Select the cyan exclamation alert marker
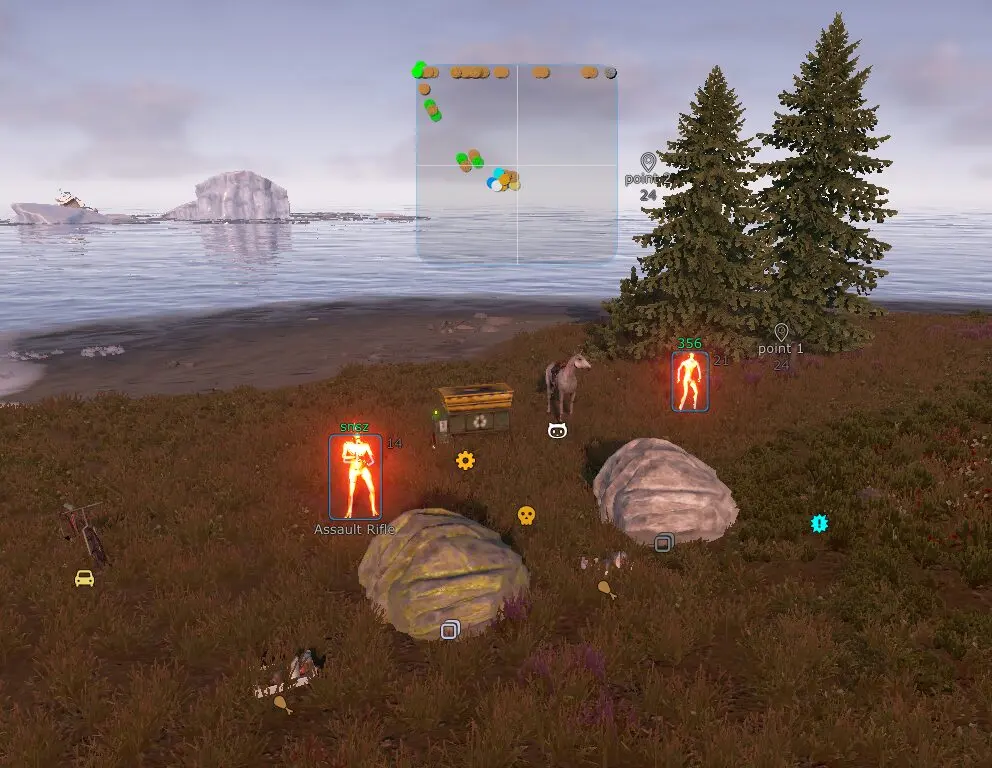992x768 pixels. (x=820, y=522)
